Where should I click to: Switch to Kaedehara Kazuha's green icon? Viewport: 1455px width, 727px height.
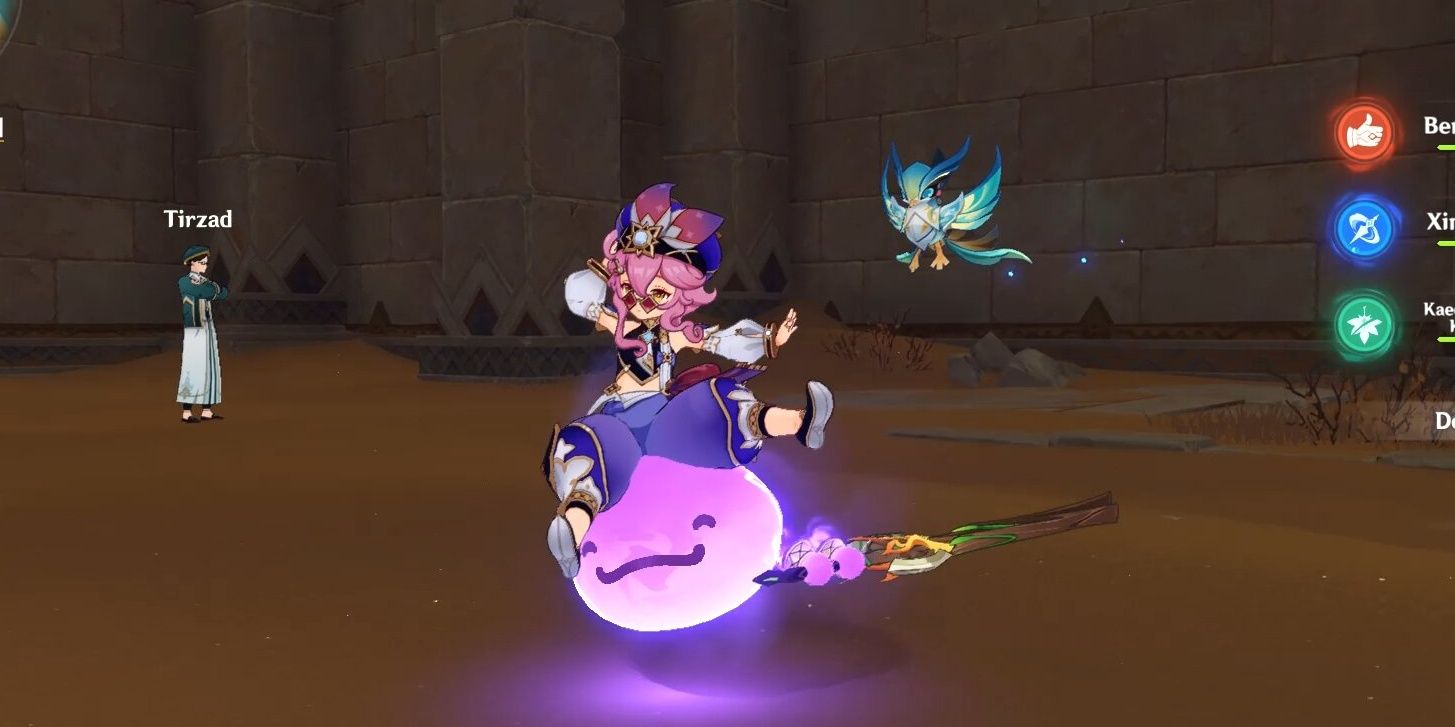pyautogui.click(x=1363, y=325)
